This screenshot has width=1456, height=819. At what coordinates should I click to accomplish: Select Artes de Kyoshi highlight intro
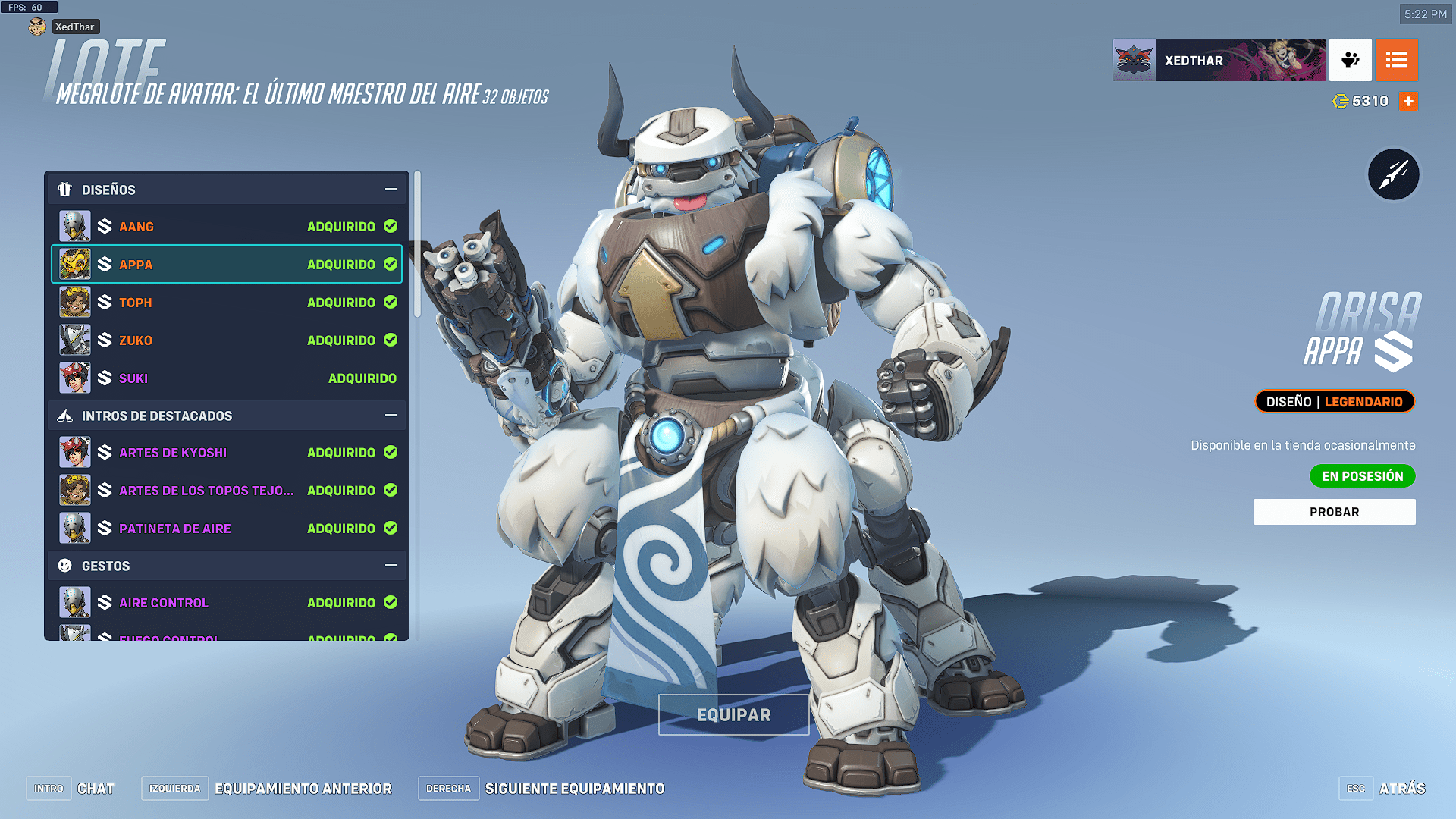227,453
